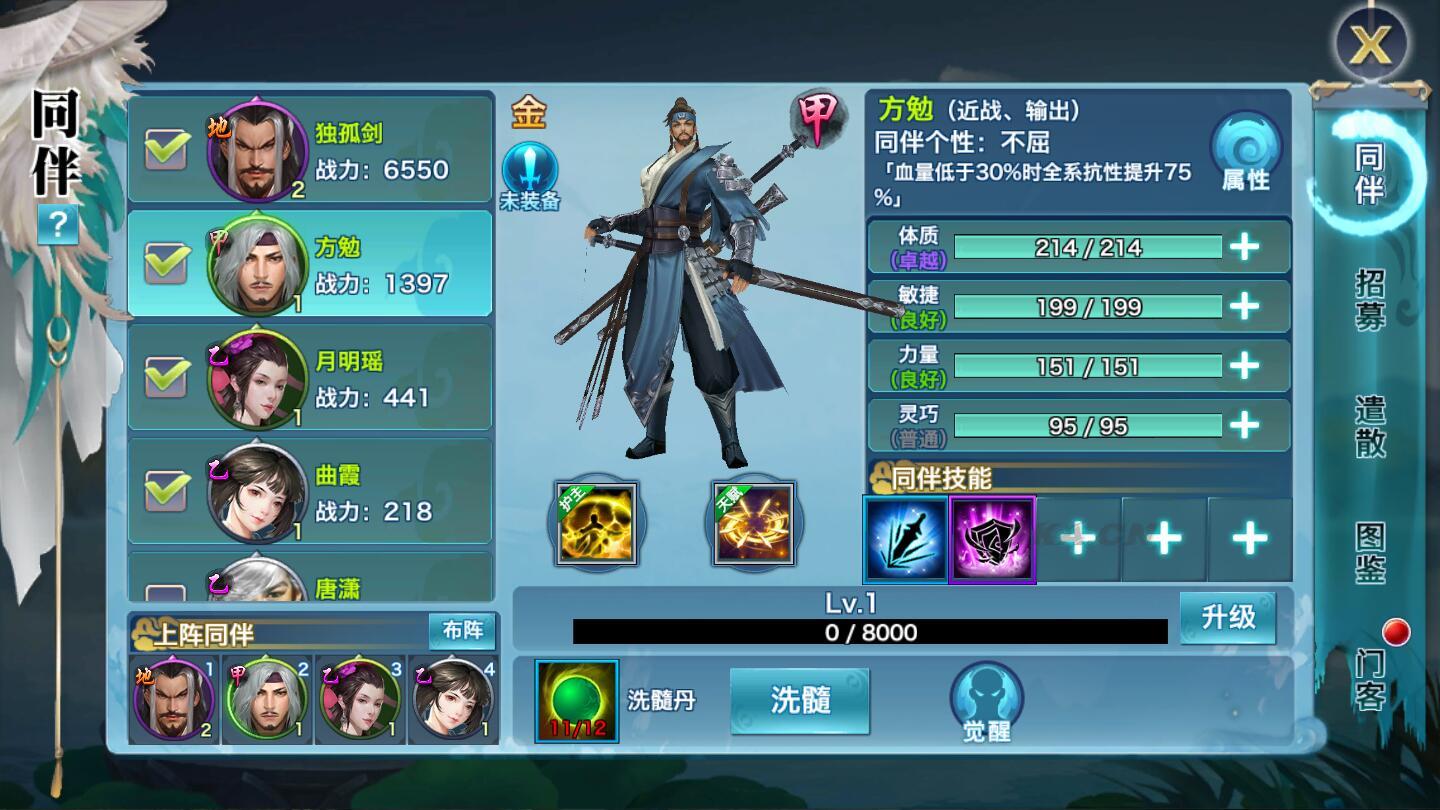Switch to the 招募 recruit tab
Viewport: 1440px width, 810px height.
[1370, 299]
